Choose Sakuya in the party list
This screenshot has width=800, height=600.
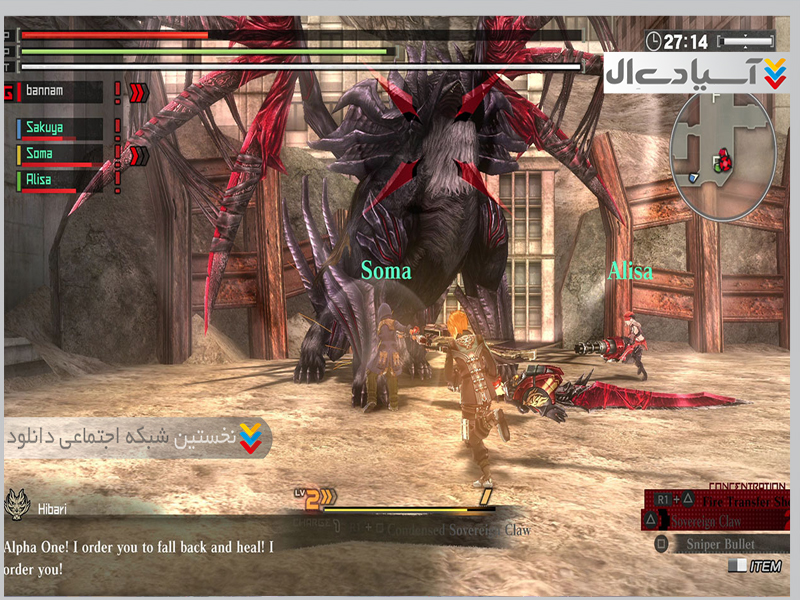[x=58, y=129]
